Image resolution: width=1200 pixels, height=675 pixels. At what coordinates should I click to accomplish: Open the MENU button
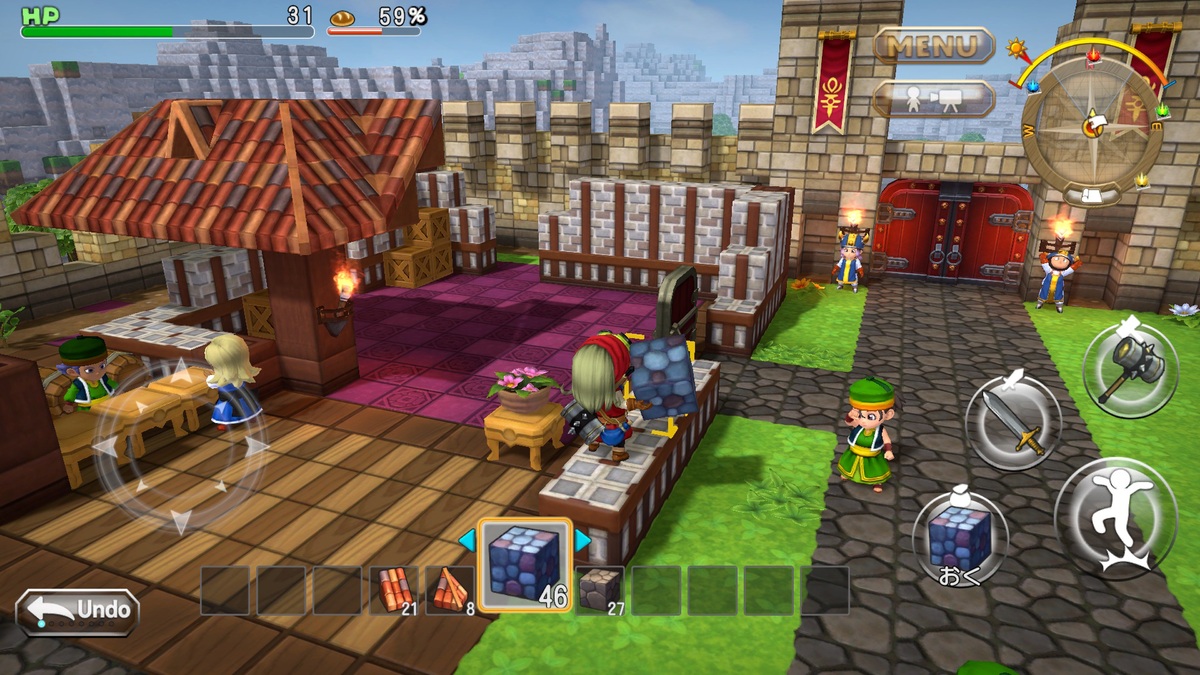click(x=933, y=46)
